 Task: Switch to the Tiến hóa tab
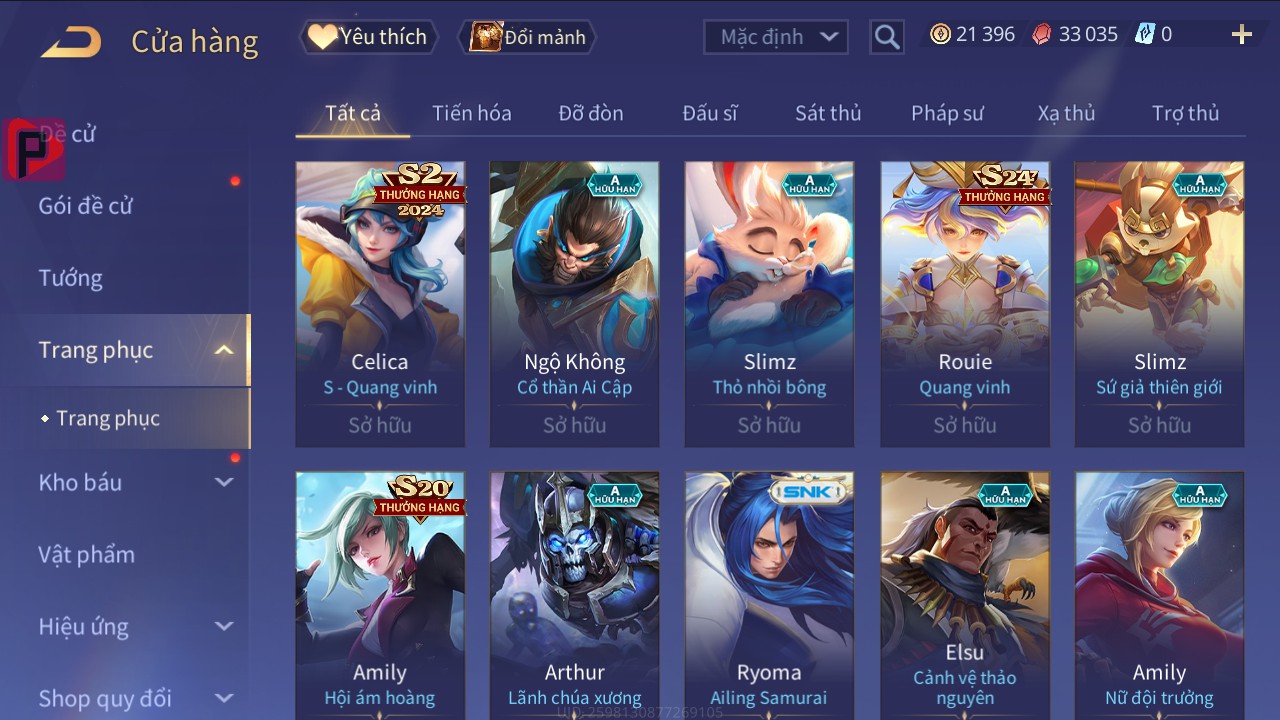point(471,113)
